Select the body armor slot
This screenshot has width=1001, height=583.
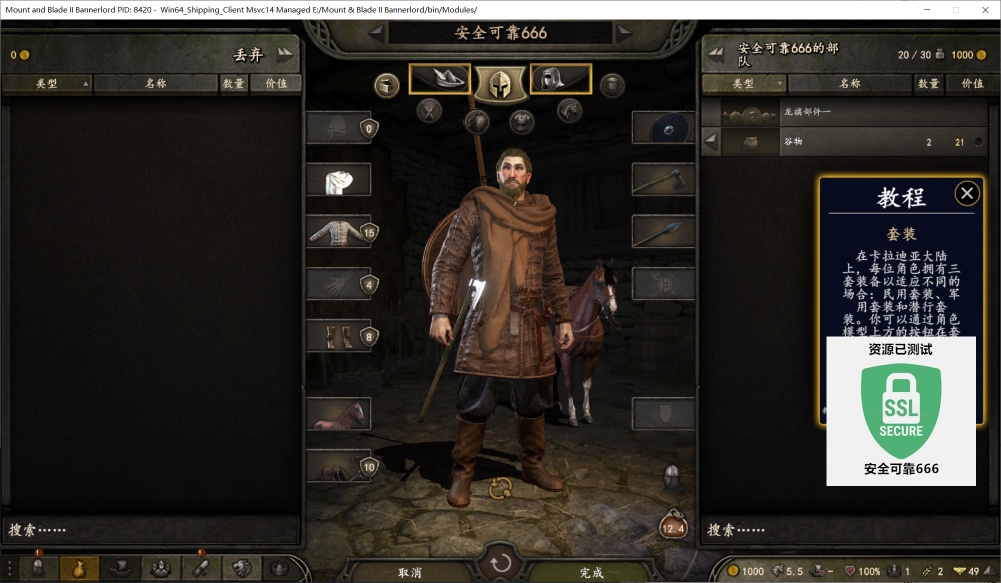[338, 232]
